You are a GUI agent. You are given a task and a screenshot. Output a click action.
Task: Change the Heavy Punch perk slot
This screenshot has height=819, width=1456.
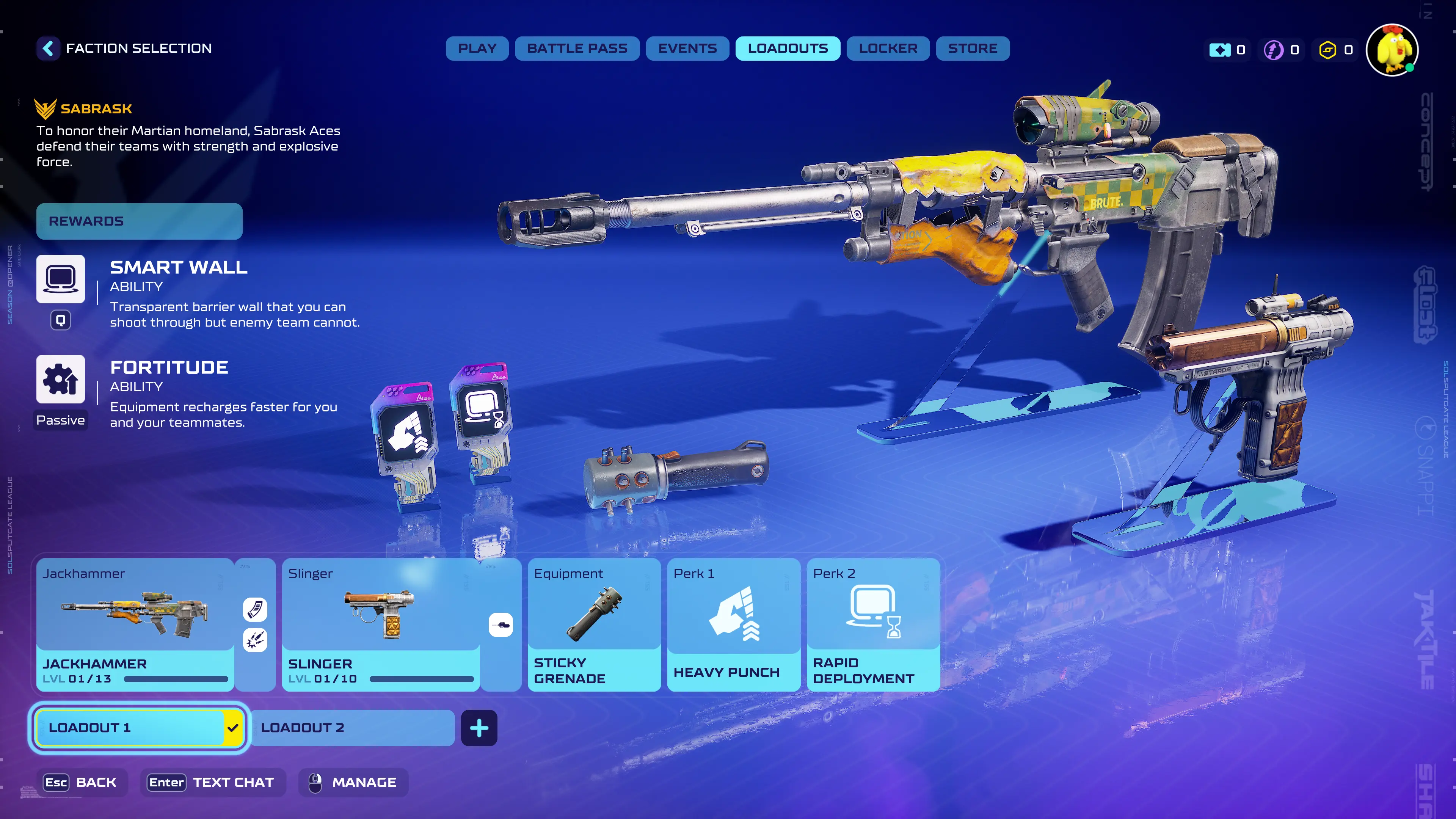[x=733, y=624]
